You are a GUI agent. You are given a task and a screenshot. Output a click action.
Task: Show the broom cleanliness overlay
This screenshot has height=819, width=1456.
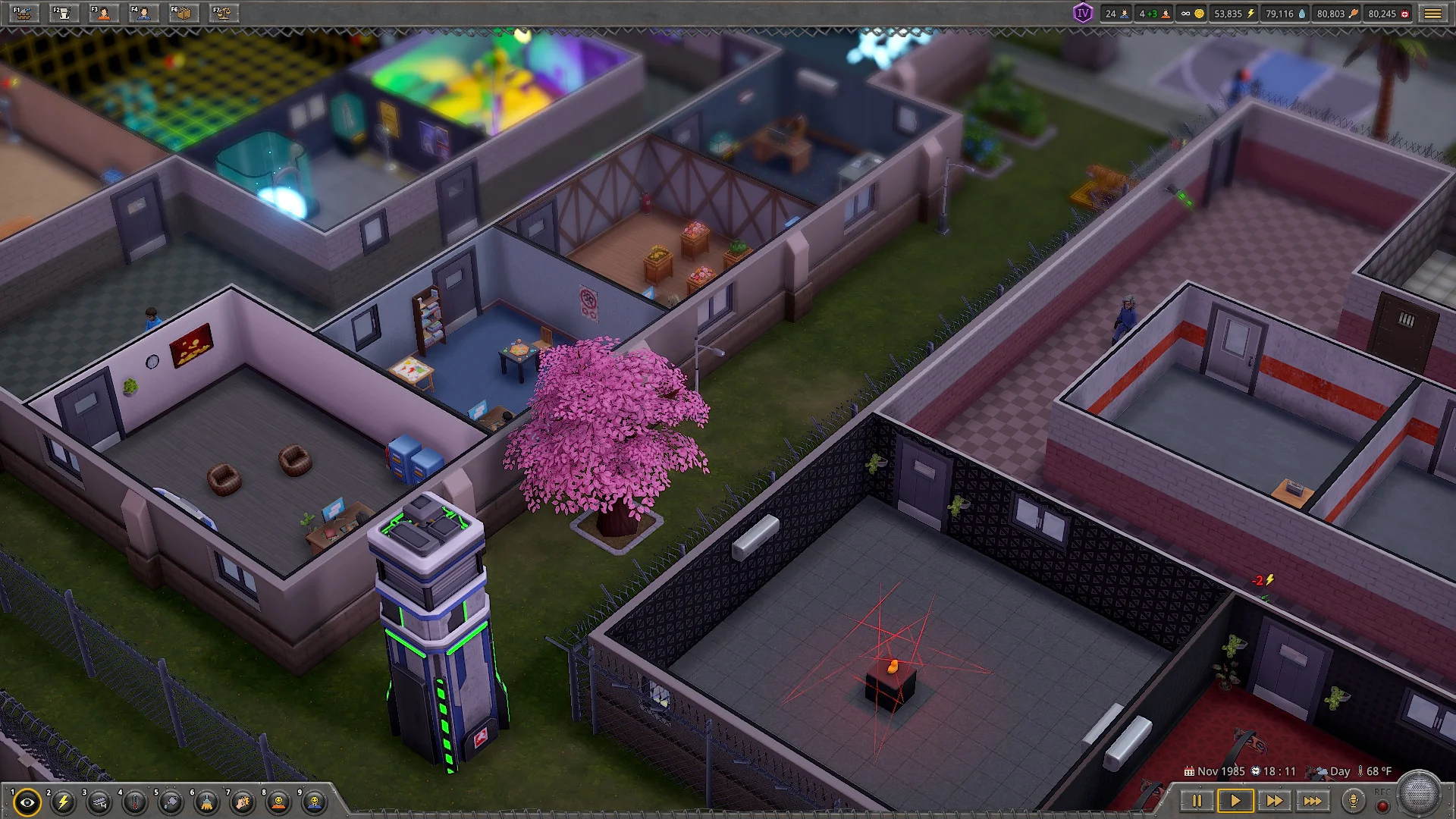tap(207, 802)
